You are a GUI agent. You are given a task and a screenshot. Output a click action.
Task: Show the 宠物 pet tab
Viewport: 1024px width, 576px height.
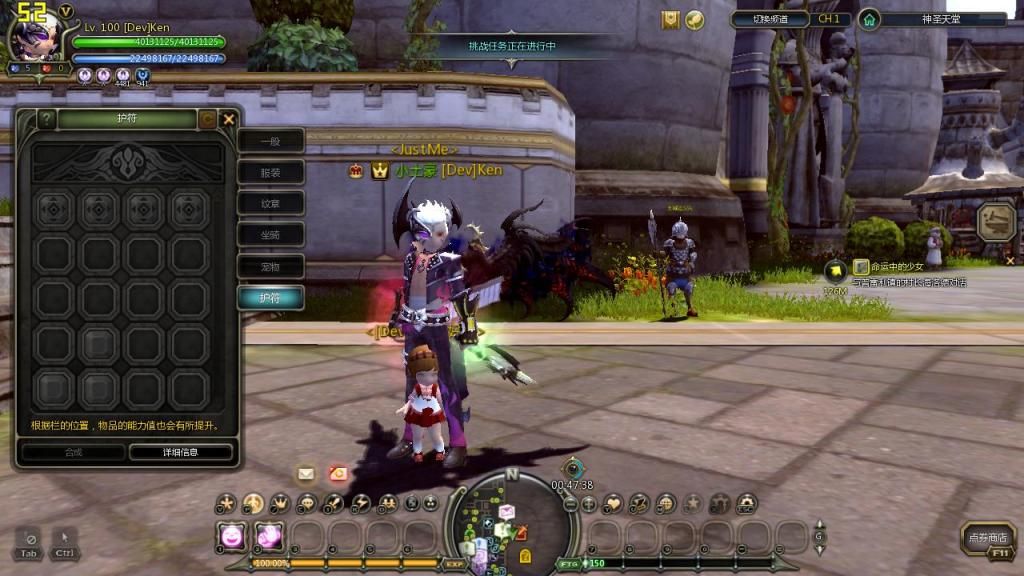(x=270, y=267)
